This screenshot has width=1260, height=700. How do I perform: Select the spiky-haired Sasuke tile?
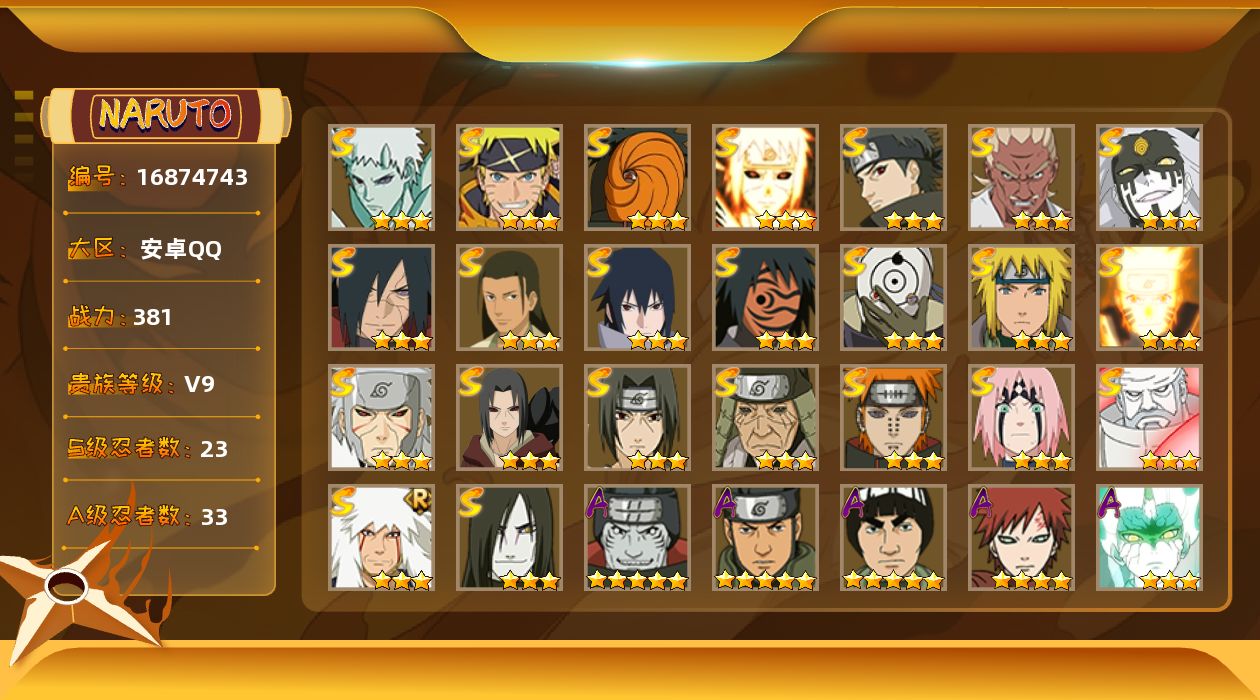637,297
